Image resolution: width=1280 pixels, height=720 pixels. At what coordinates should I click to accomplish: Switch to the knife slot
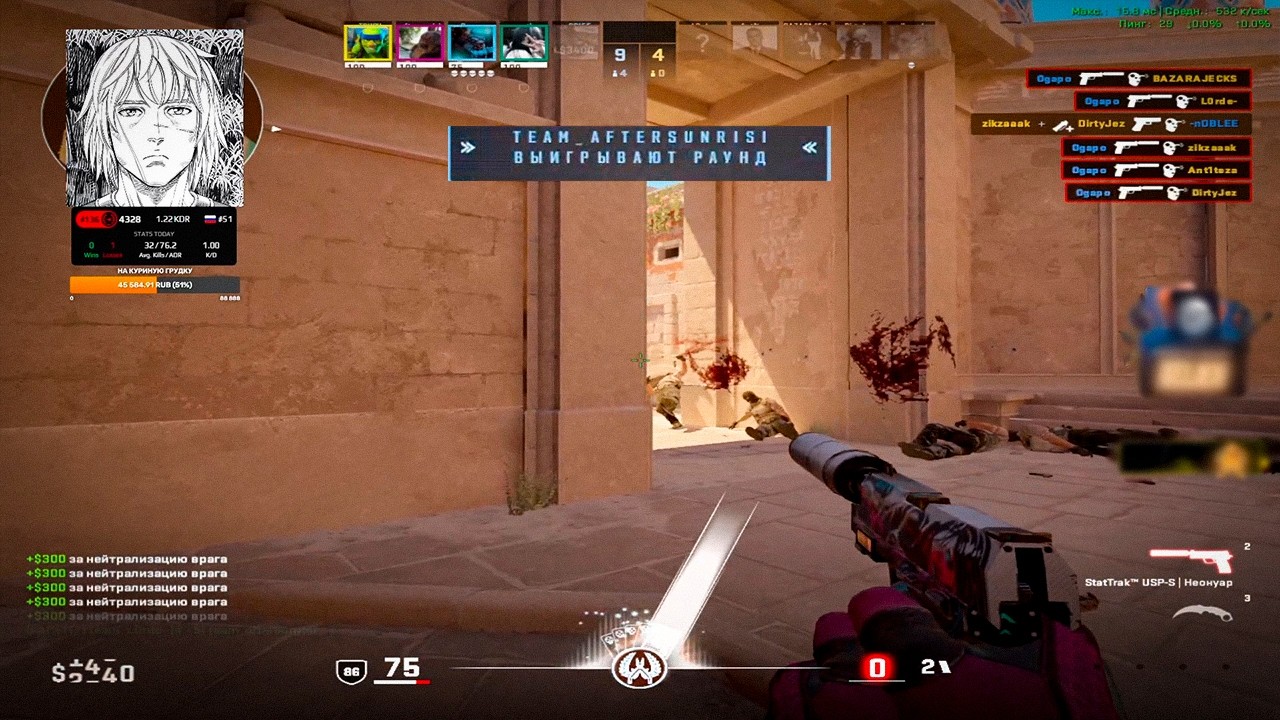[x=1202, y=613]
